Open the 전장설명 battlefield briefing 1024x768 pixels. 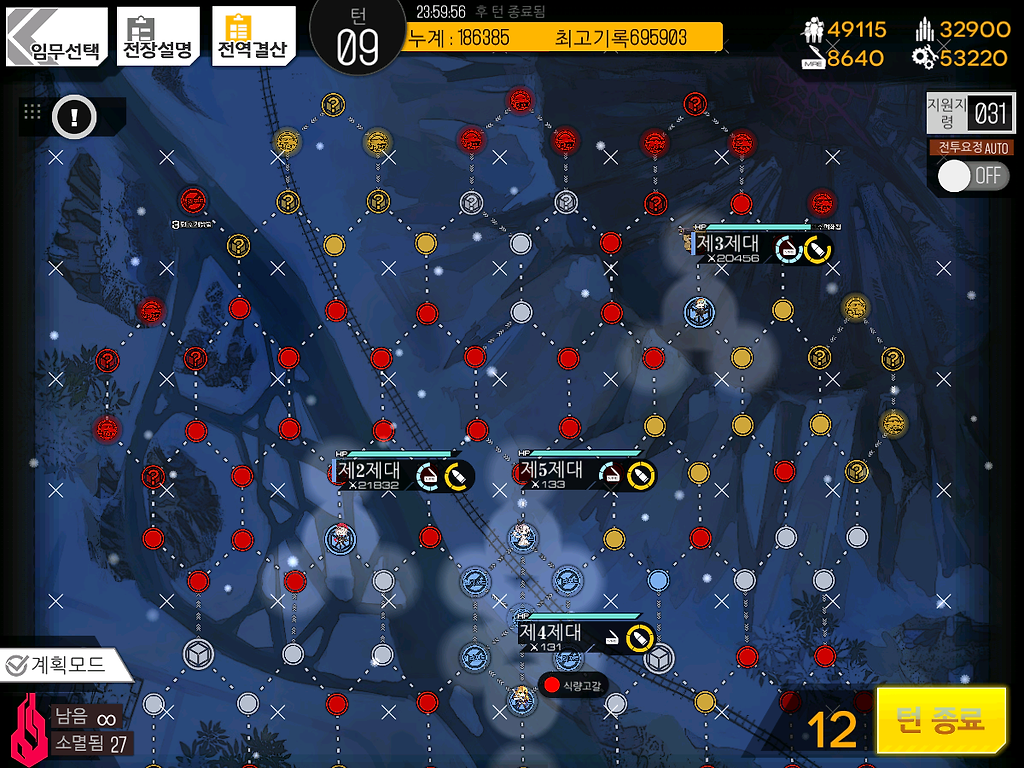pyautogui.click(x=156, y=37)
